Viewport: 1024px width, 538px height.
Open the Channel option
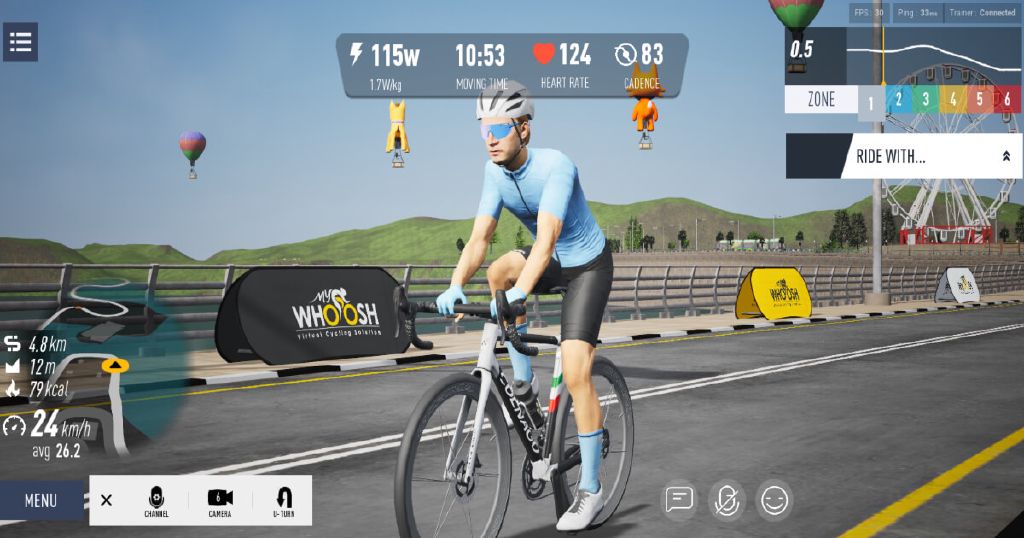point(156,500)
